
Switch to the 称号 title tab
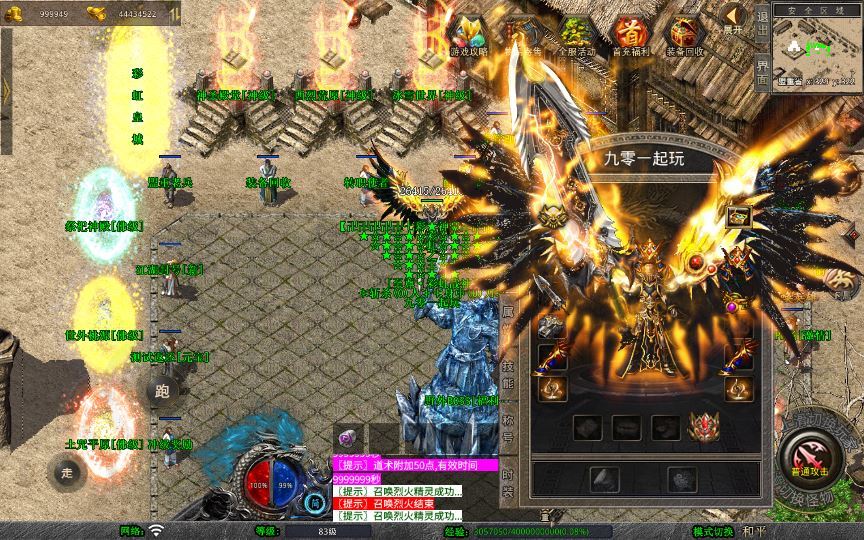coord(508,428)
